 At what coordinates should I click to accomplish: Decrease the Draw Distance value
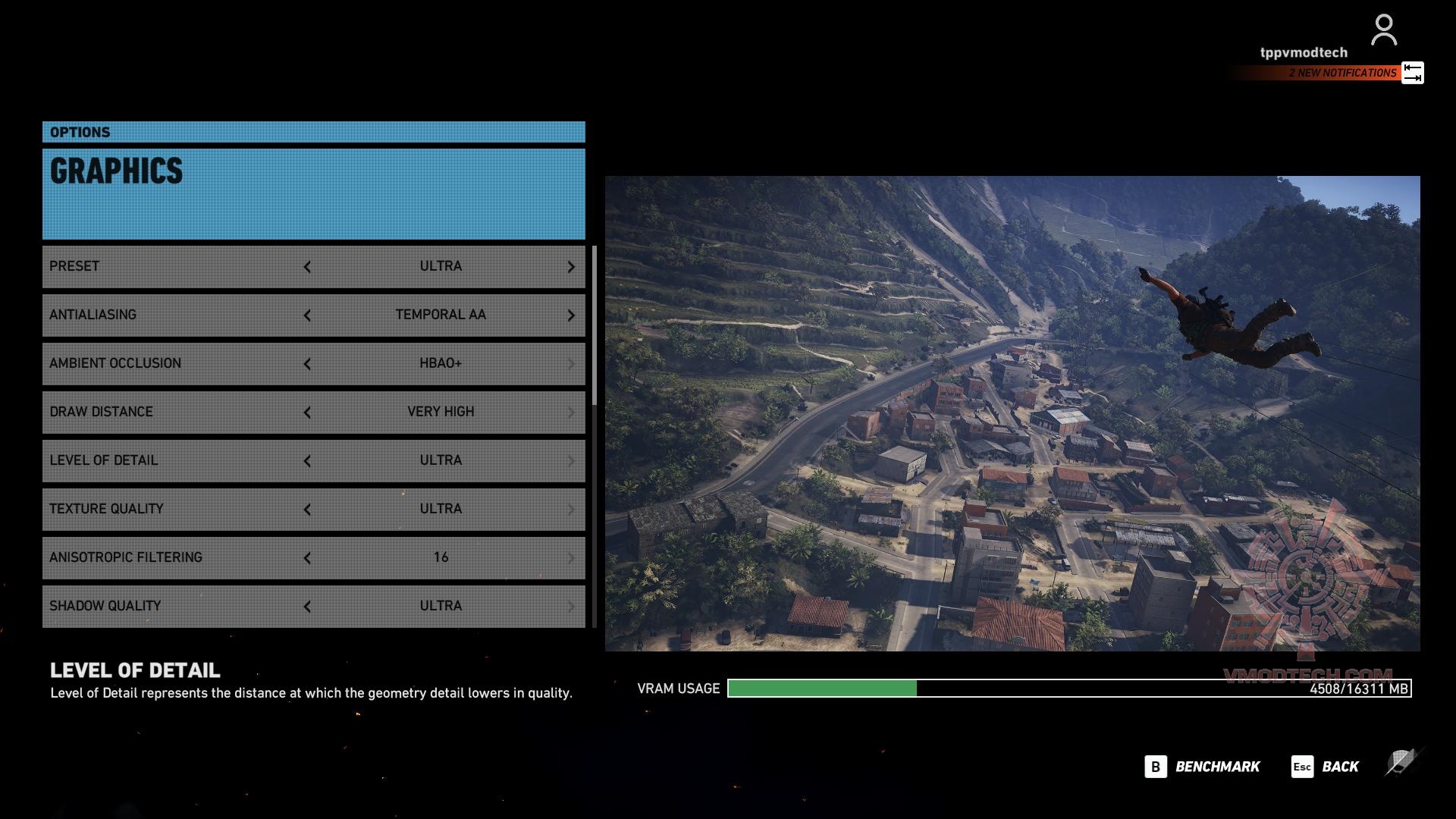click(307, 413)
